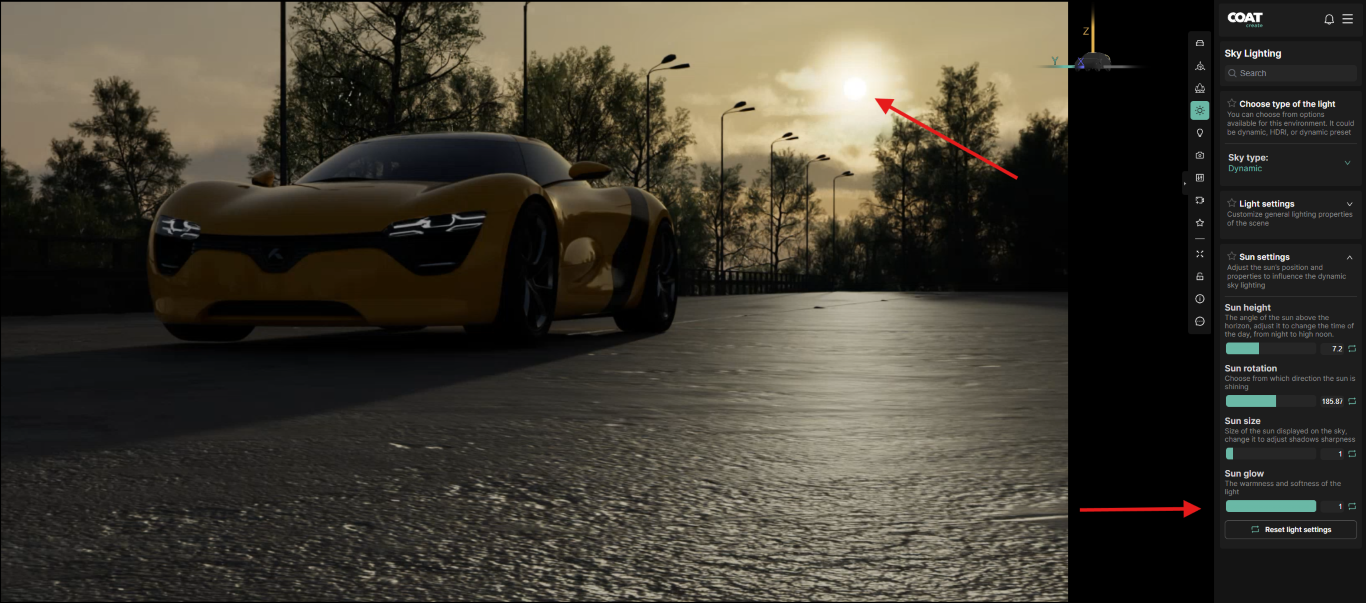Expand the Light settings section

(x=1349, y=204)
